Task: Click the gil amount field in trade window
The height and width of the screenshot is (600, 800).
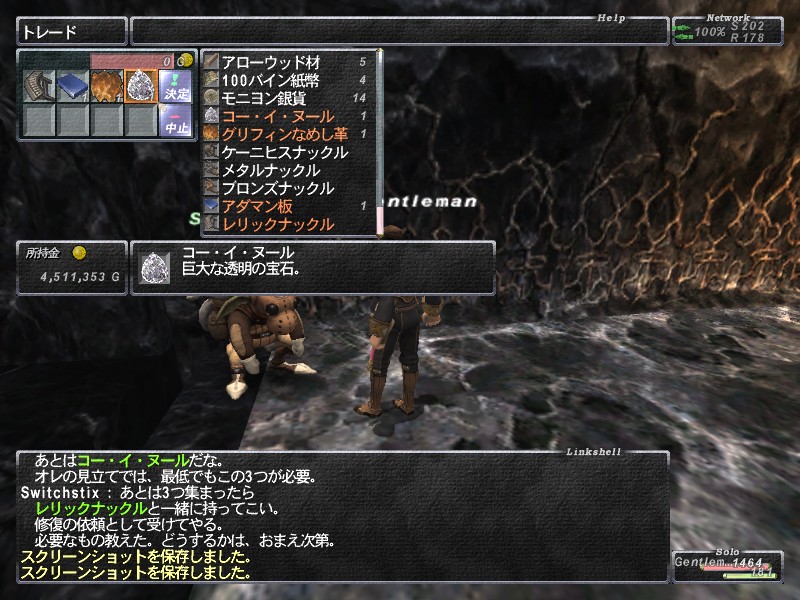Action: 140,61
